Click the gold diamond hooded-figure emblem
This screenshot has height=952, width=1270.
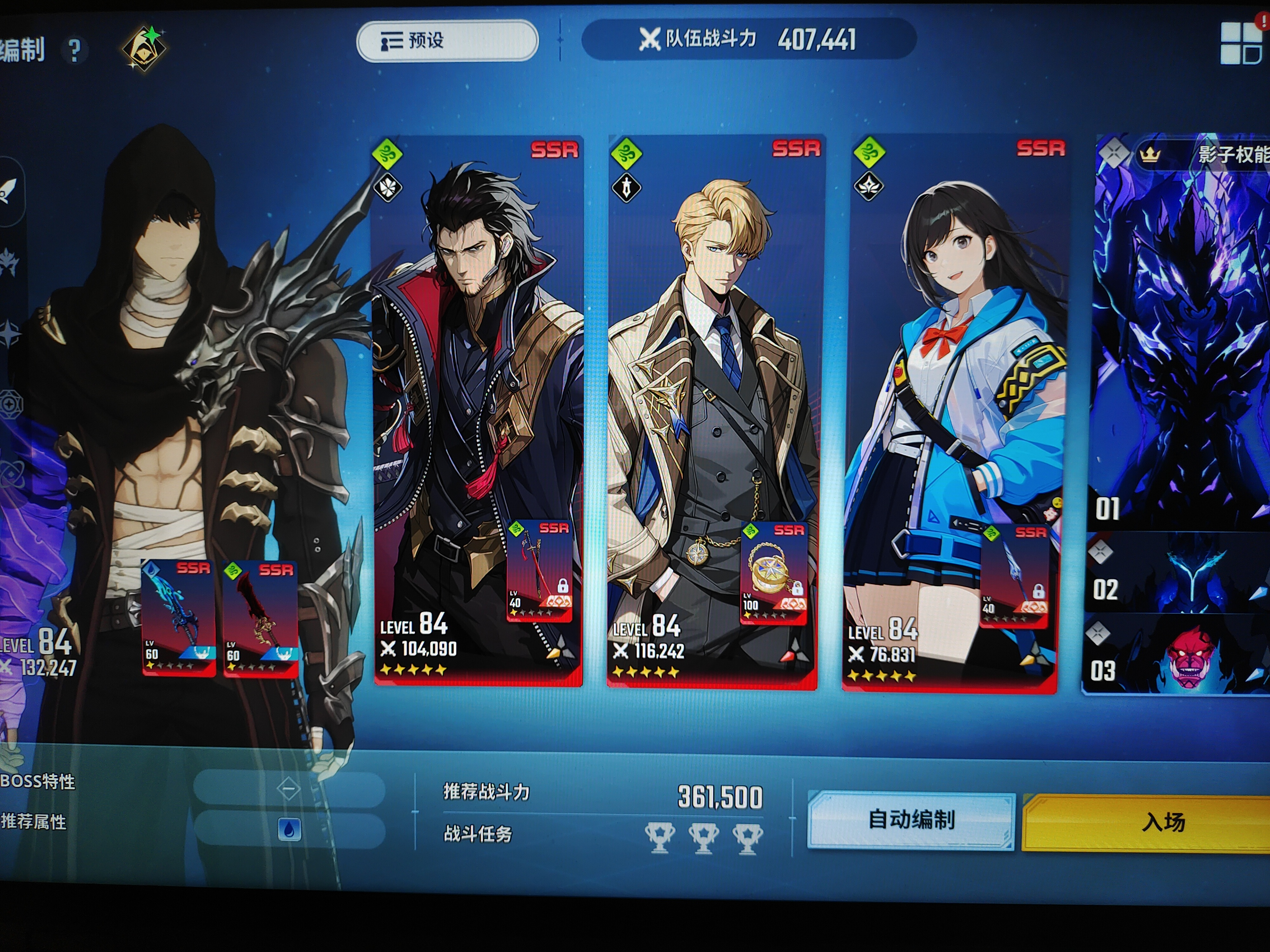144,48
